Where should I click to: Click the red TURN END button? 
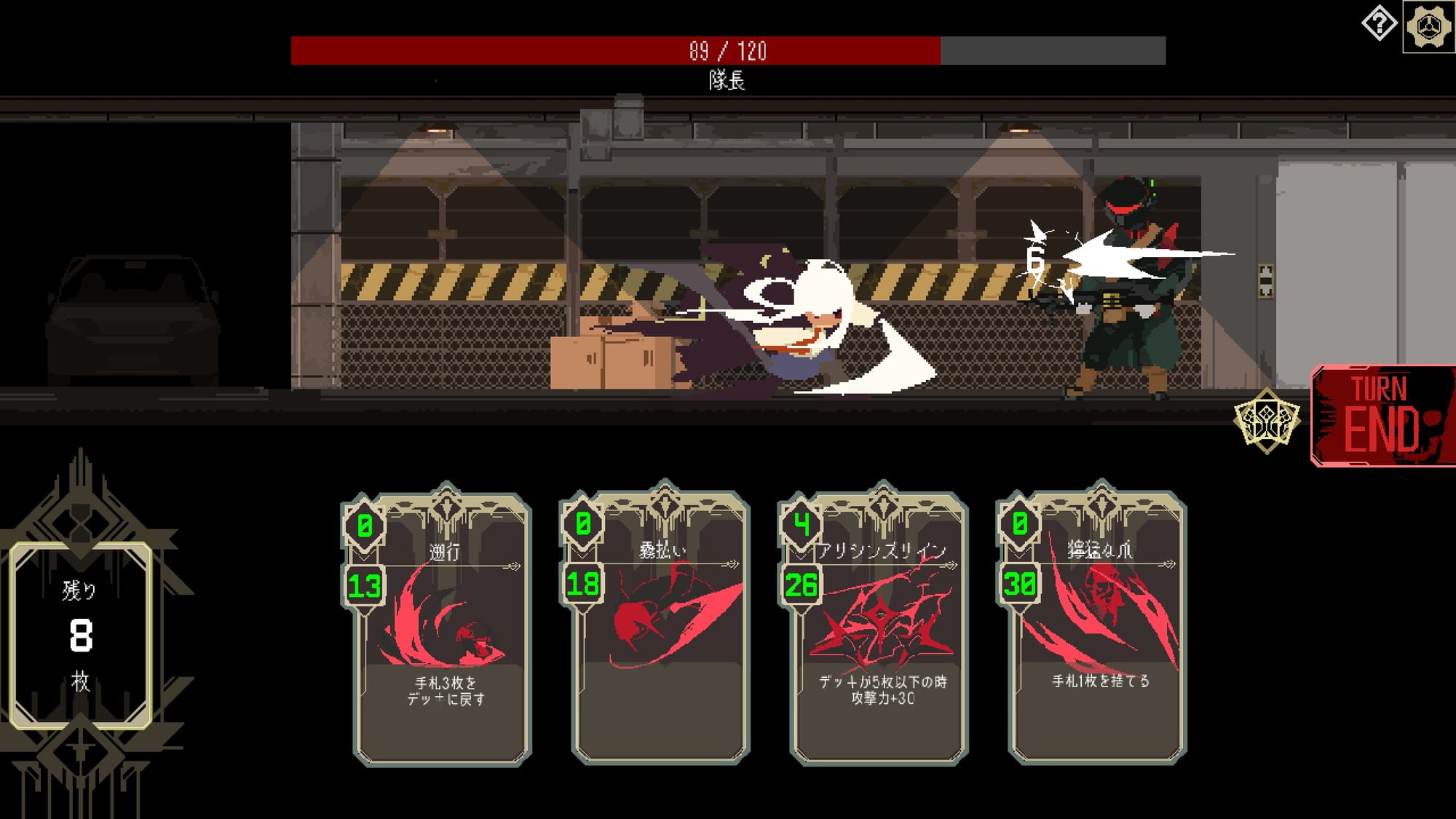[x=1382, y=416]
